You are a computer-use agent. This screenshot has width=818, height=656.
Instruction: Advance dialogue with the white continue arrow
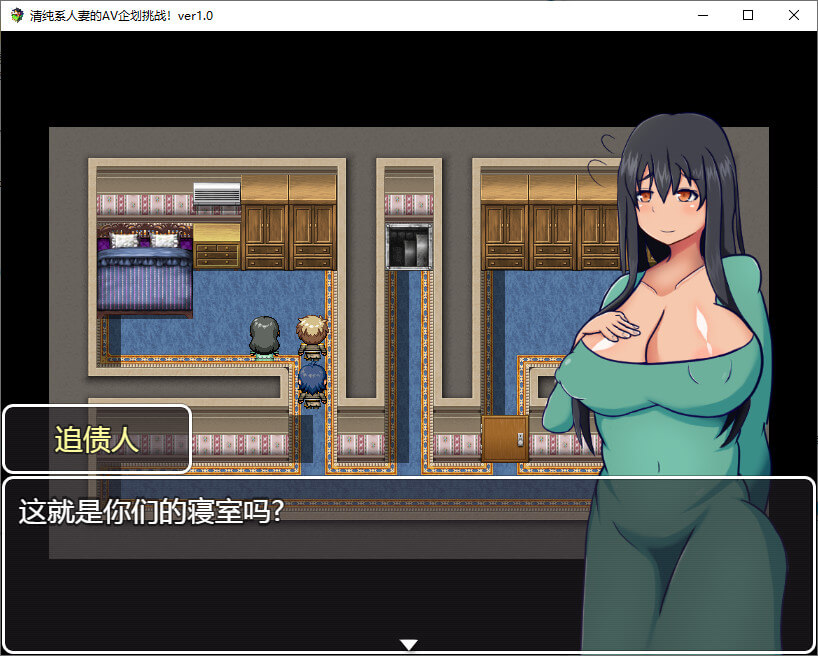pos(408,644)
